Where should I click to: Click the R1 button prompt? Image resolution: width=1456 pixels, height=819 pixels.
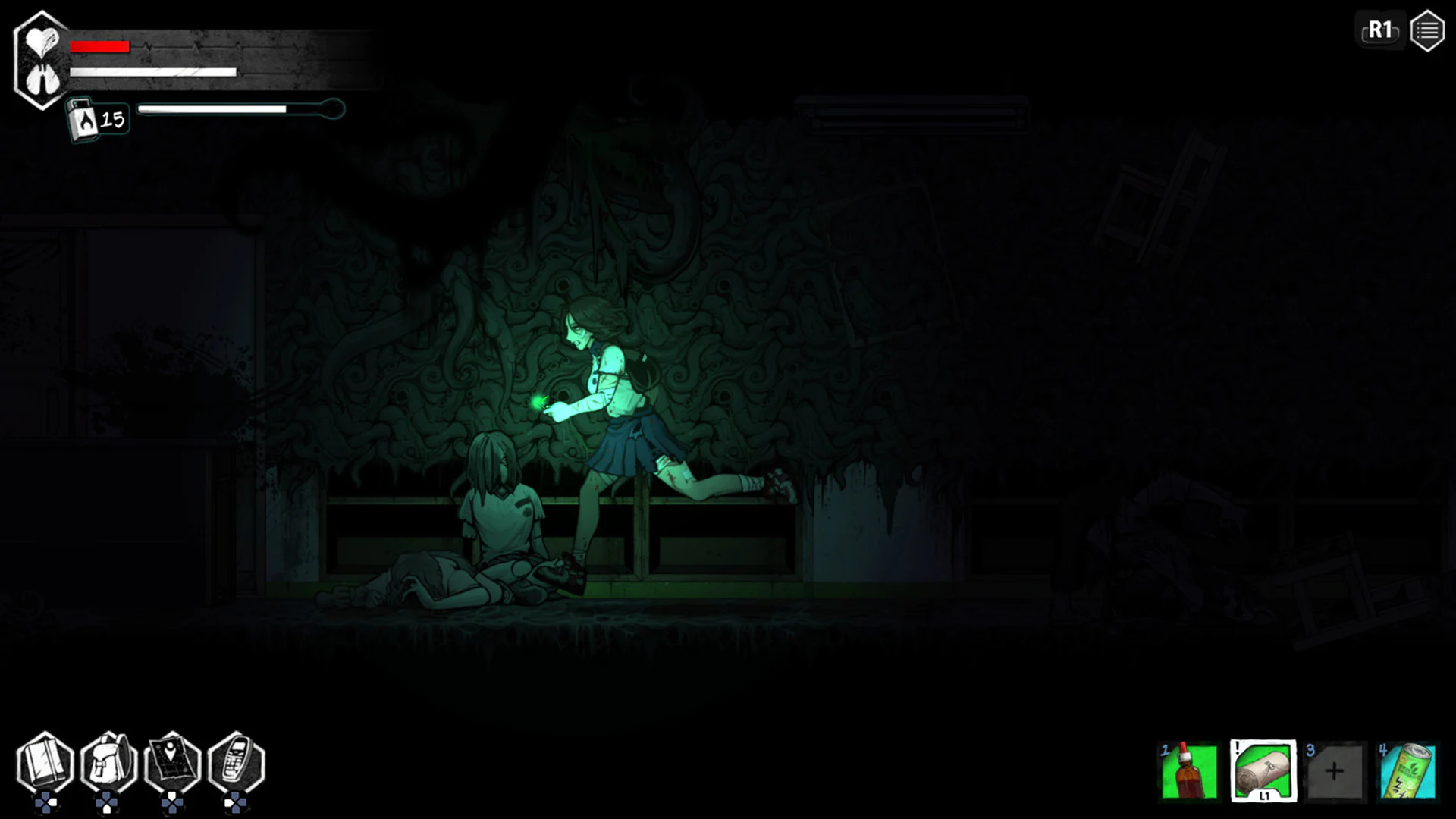pos(1379,30)
